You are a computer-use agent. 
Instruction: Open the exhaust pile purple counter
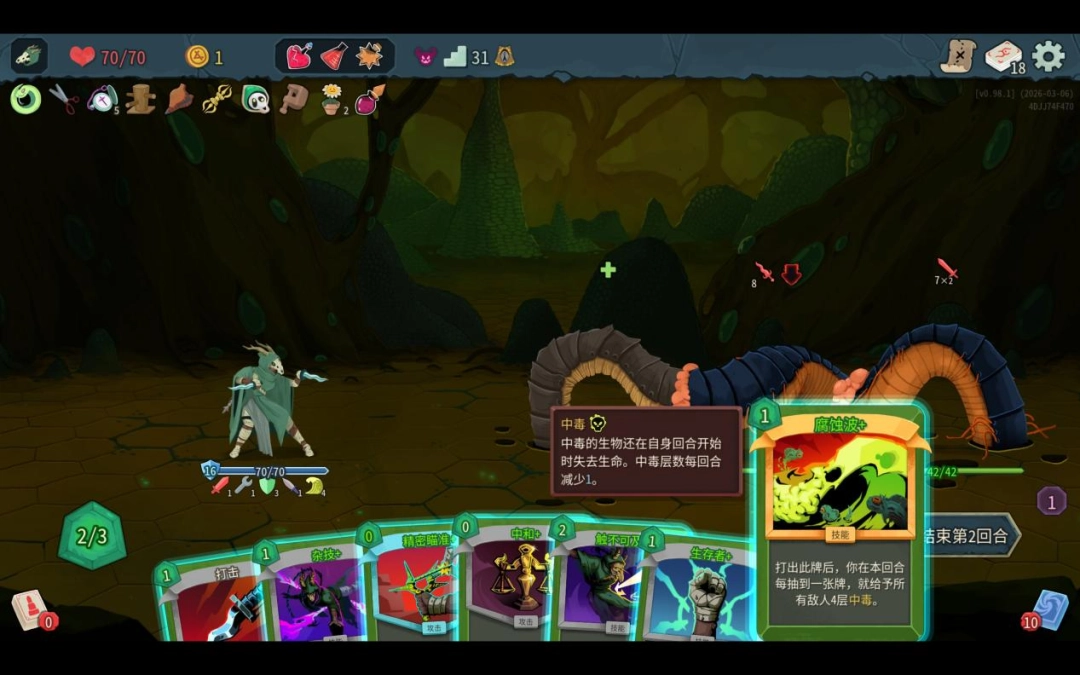point(1051,500)
